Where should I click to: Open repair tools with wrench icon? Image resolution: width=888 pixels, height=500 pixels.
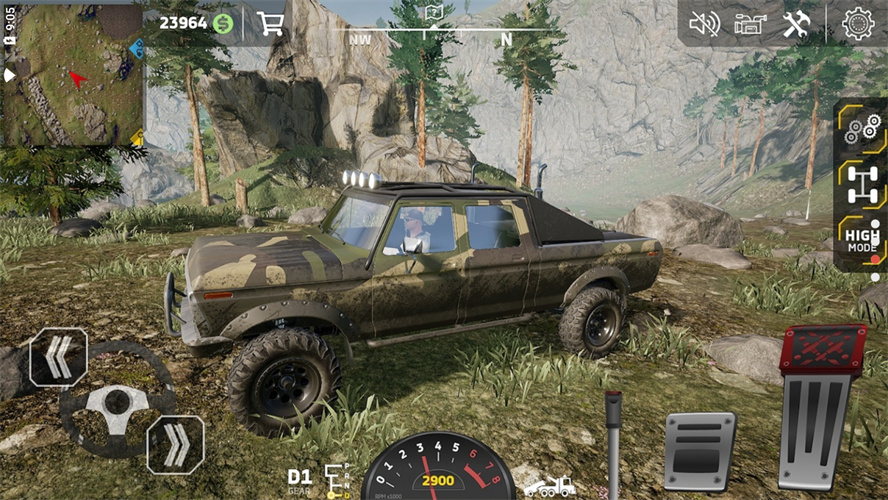tap(796, 23)
